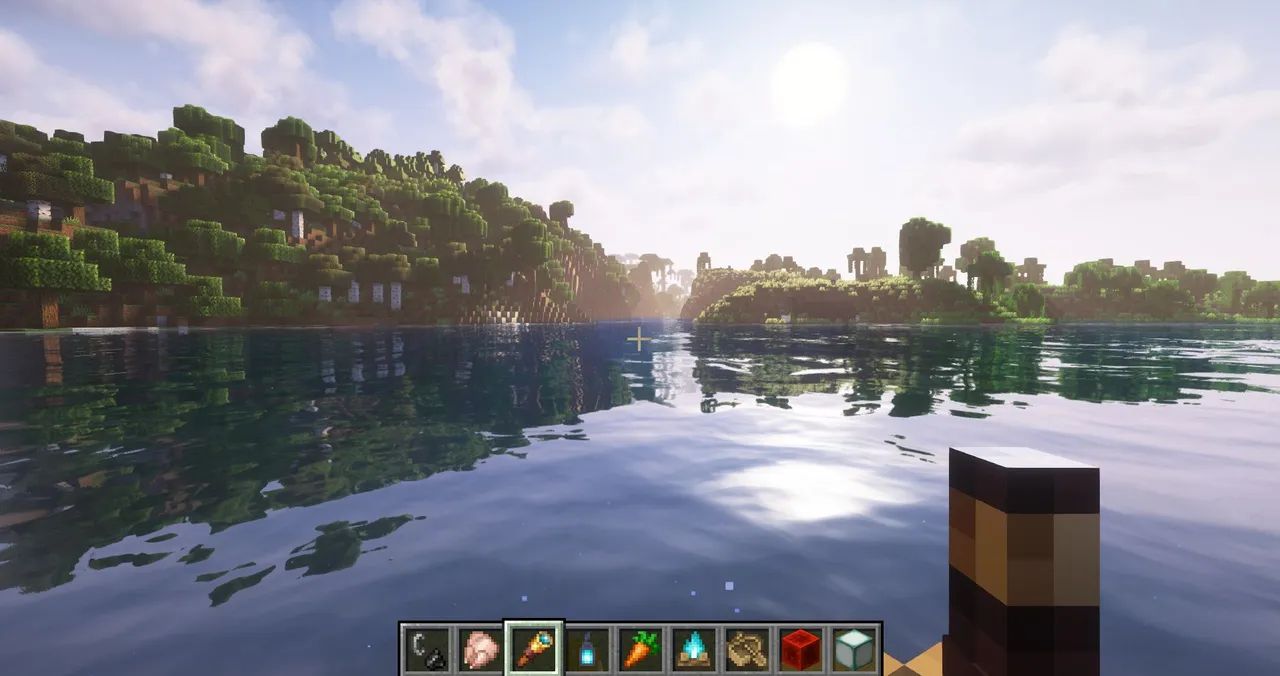Select the flint and steel hotbar slot
Image resolution: width=1280 pixels, height=676 pixels.
point(426,649)
